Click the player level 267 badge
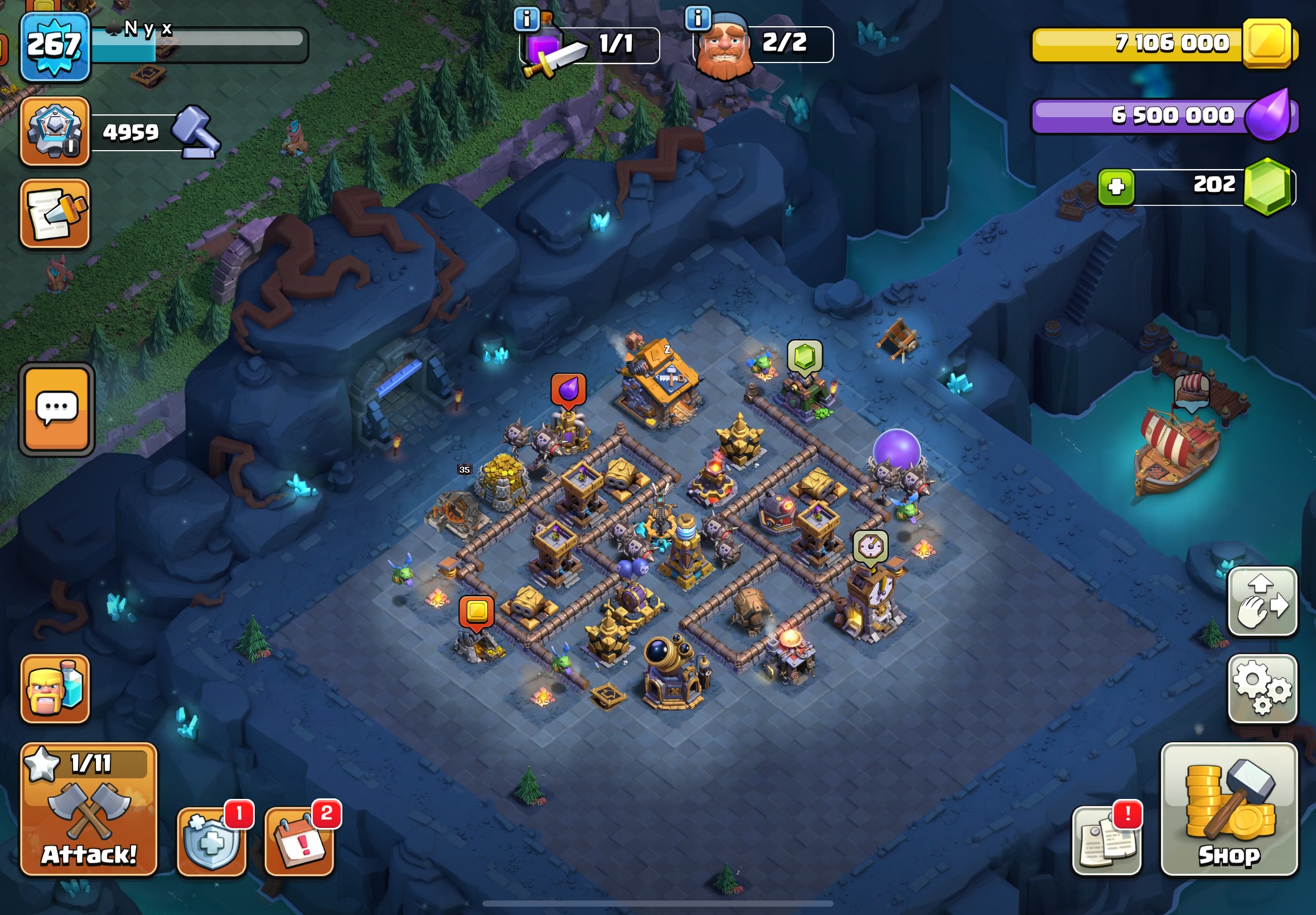 click(55, 46)
